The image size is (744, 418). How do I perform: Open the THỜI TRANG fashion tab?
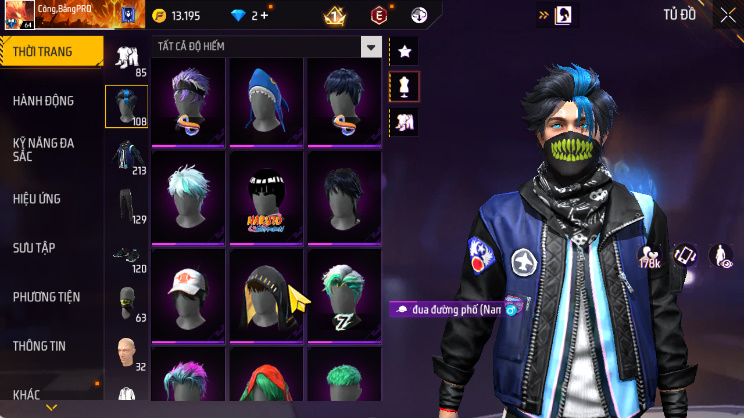[x=51, y=51]
